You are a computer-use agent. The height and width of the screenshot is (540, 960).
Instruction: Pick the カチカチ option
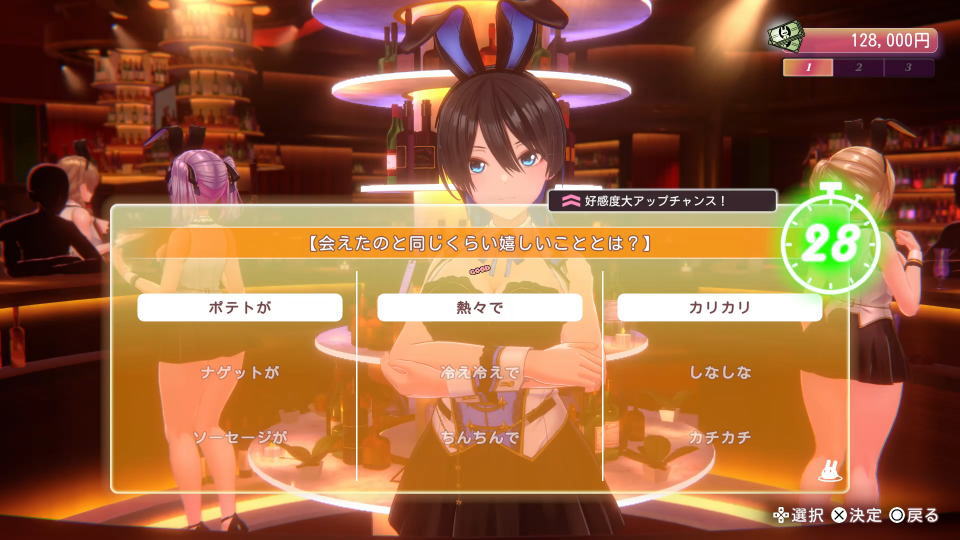click(720, 438)
